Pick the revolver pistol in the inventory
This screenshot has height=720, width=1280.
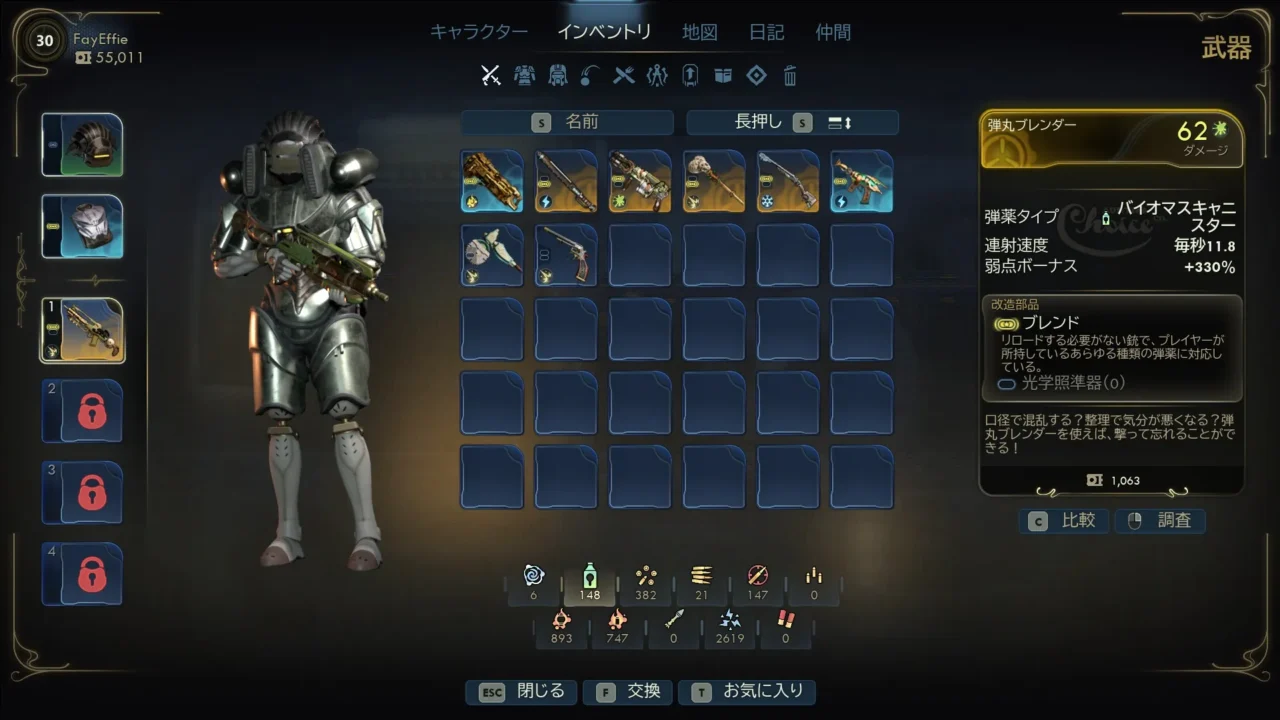566,255
